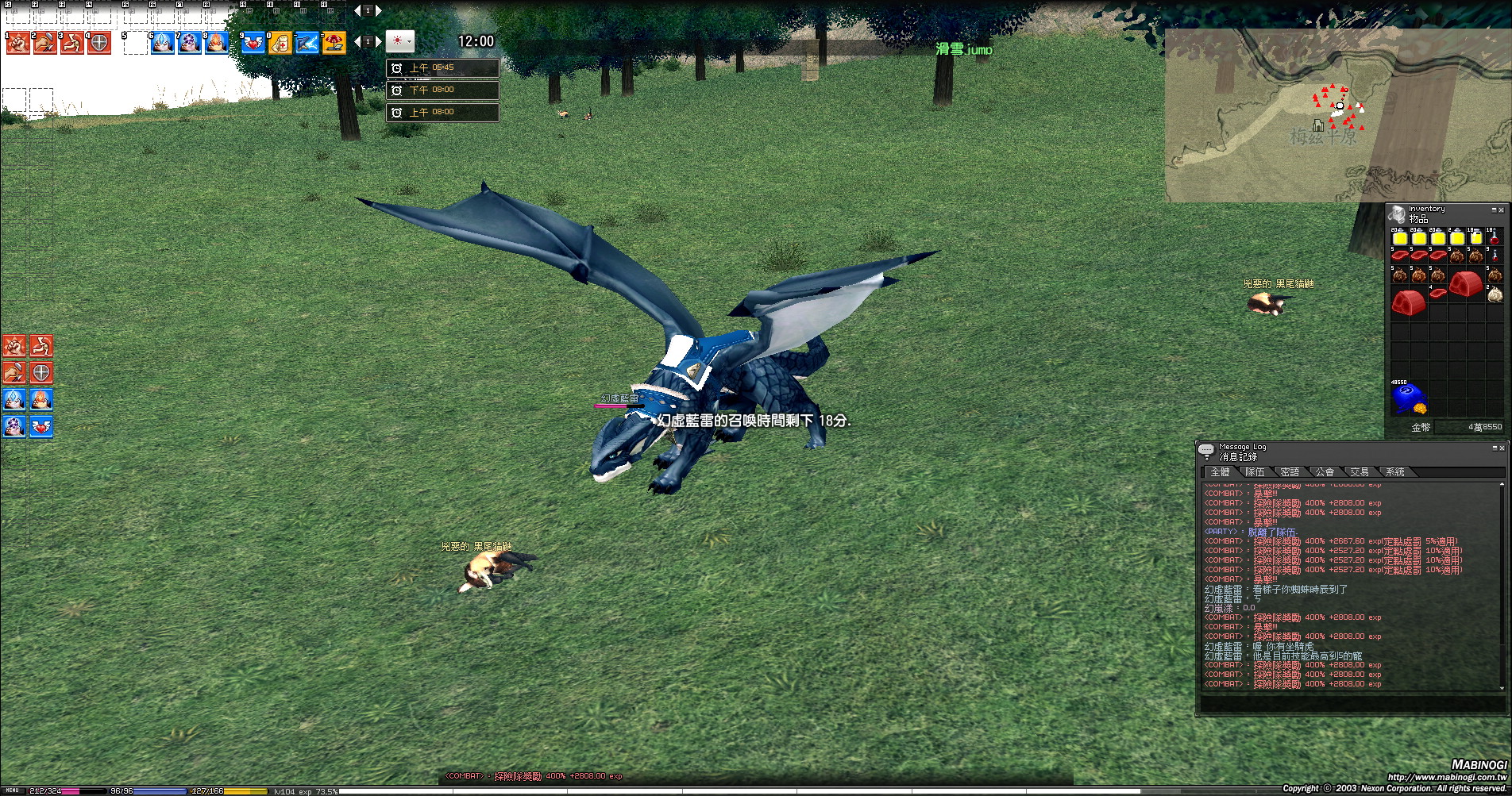Switch to the 交易 chat tab

point(1360,472)
